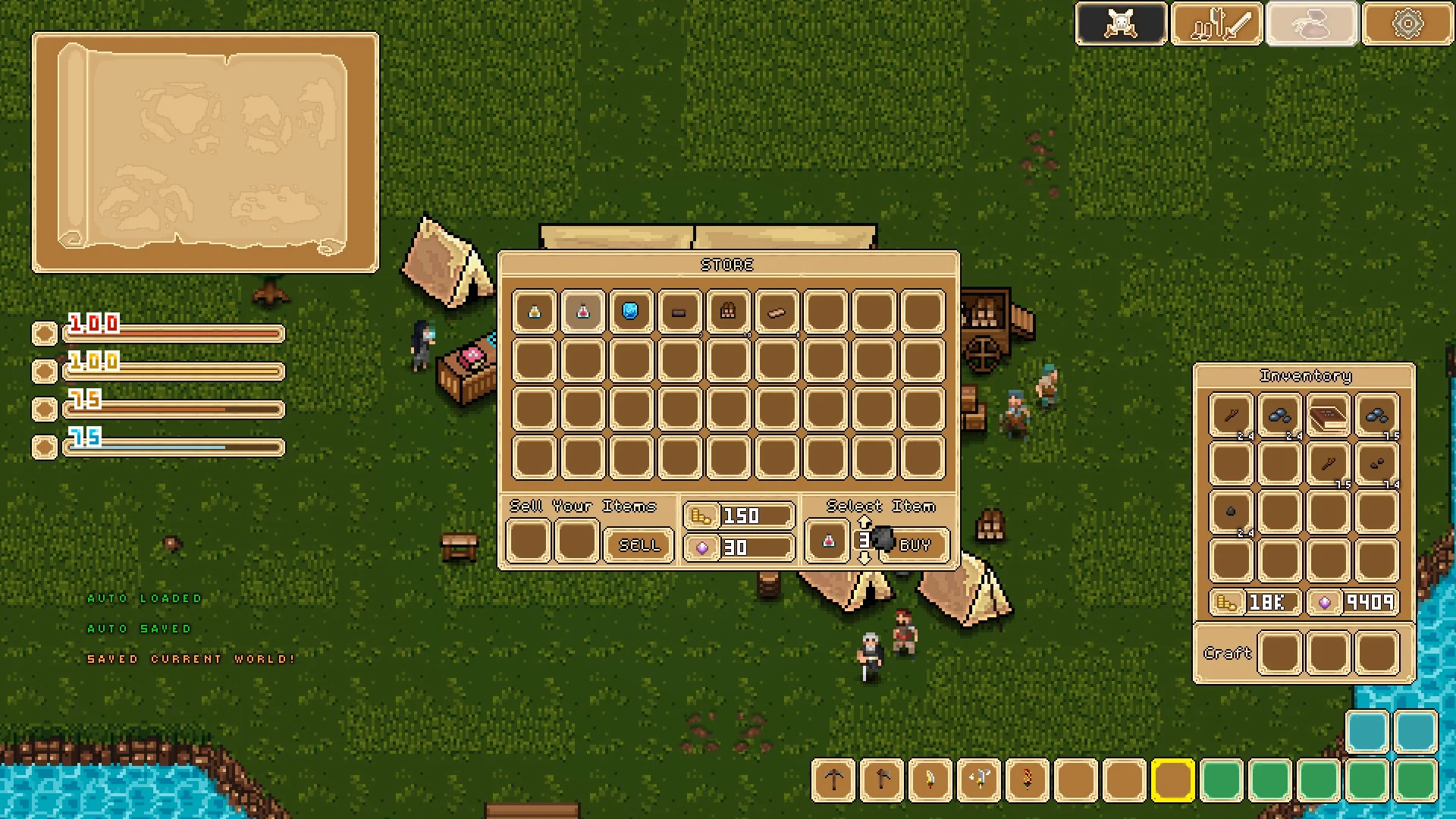The image size is (1456, 819).
Task: Choose the dark ingot store item
Action: click(679, 312)
